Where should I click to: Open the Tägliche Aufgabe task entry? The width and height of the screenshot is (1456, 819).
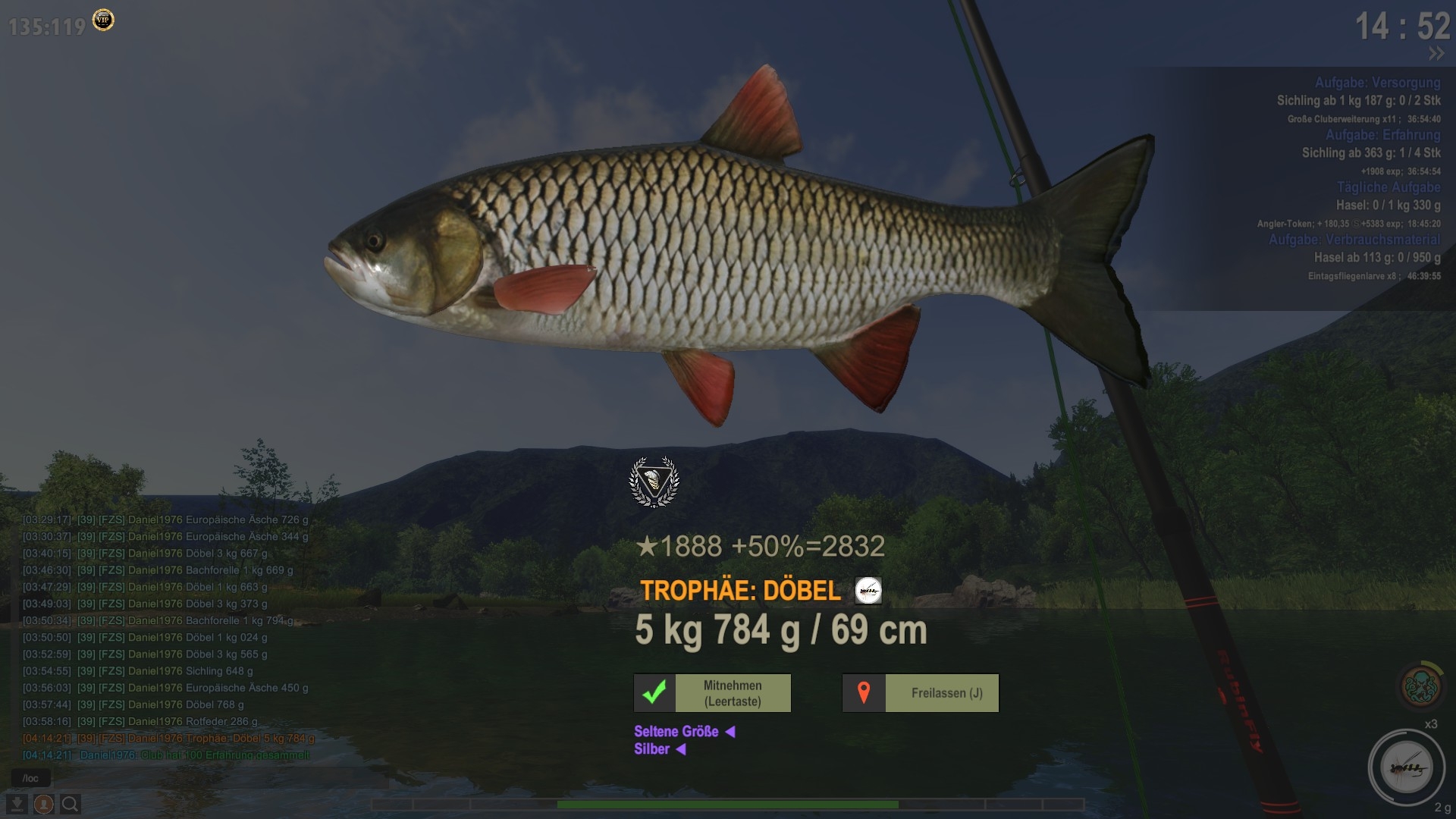(x=1388, y=187)
